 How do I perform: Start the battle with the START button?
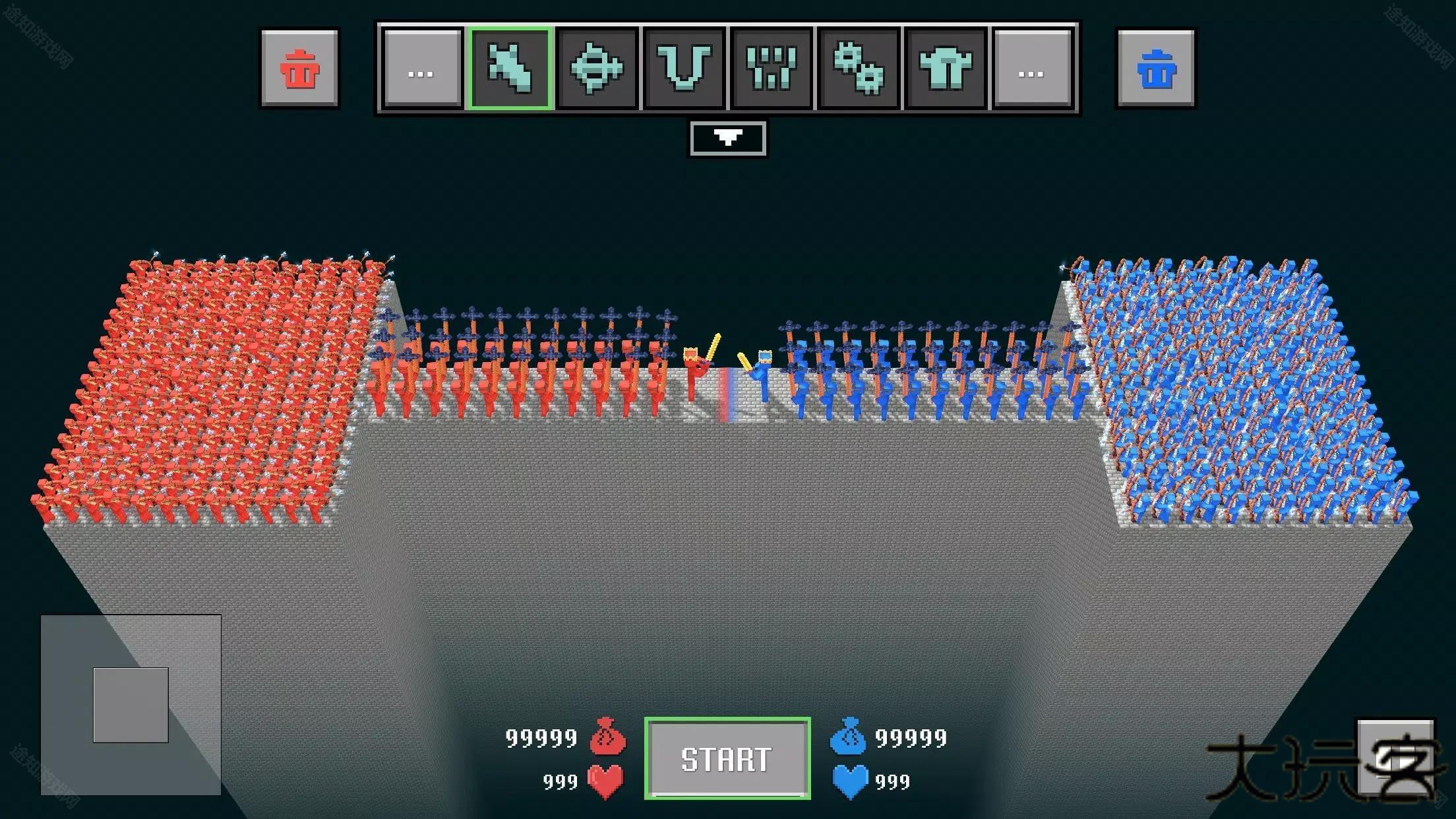pyautogui.click(x=727, y=758)
